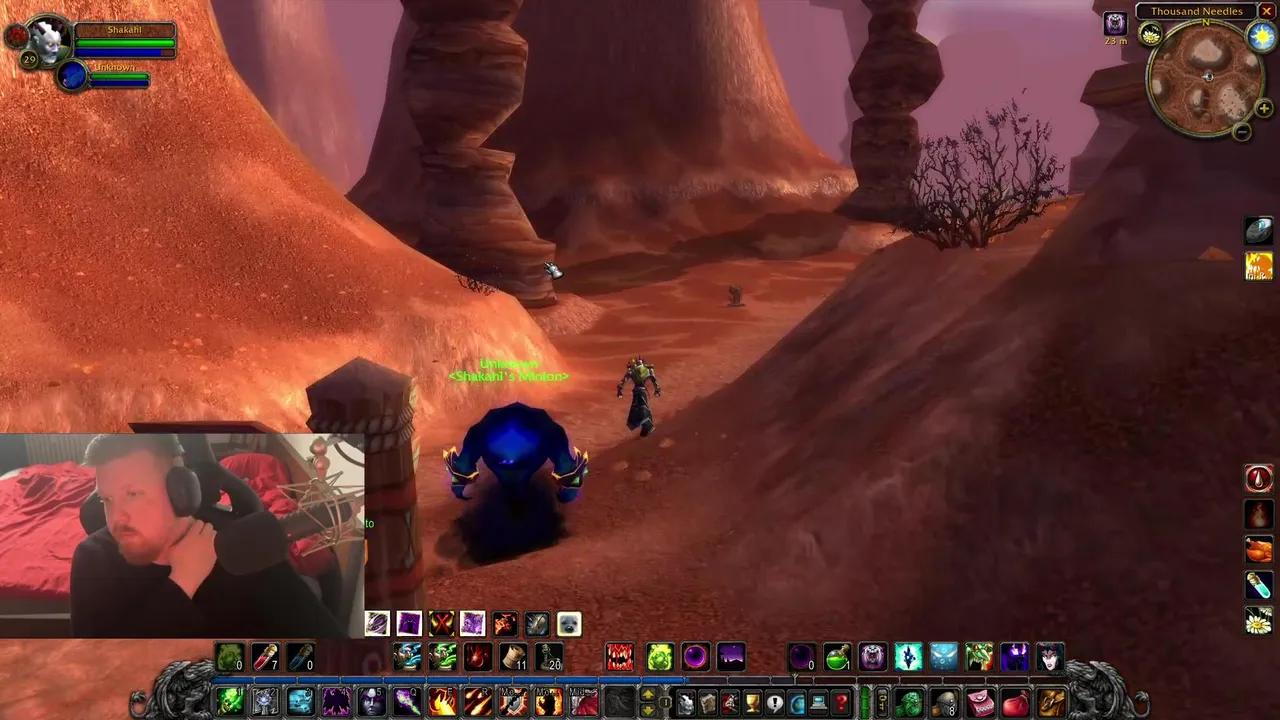Screen dimensions: 1280x720
Task: Open the character info panel icon
Action: click(x=686, y=702)
